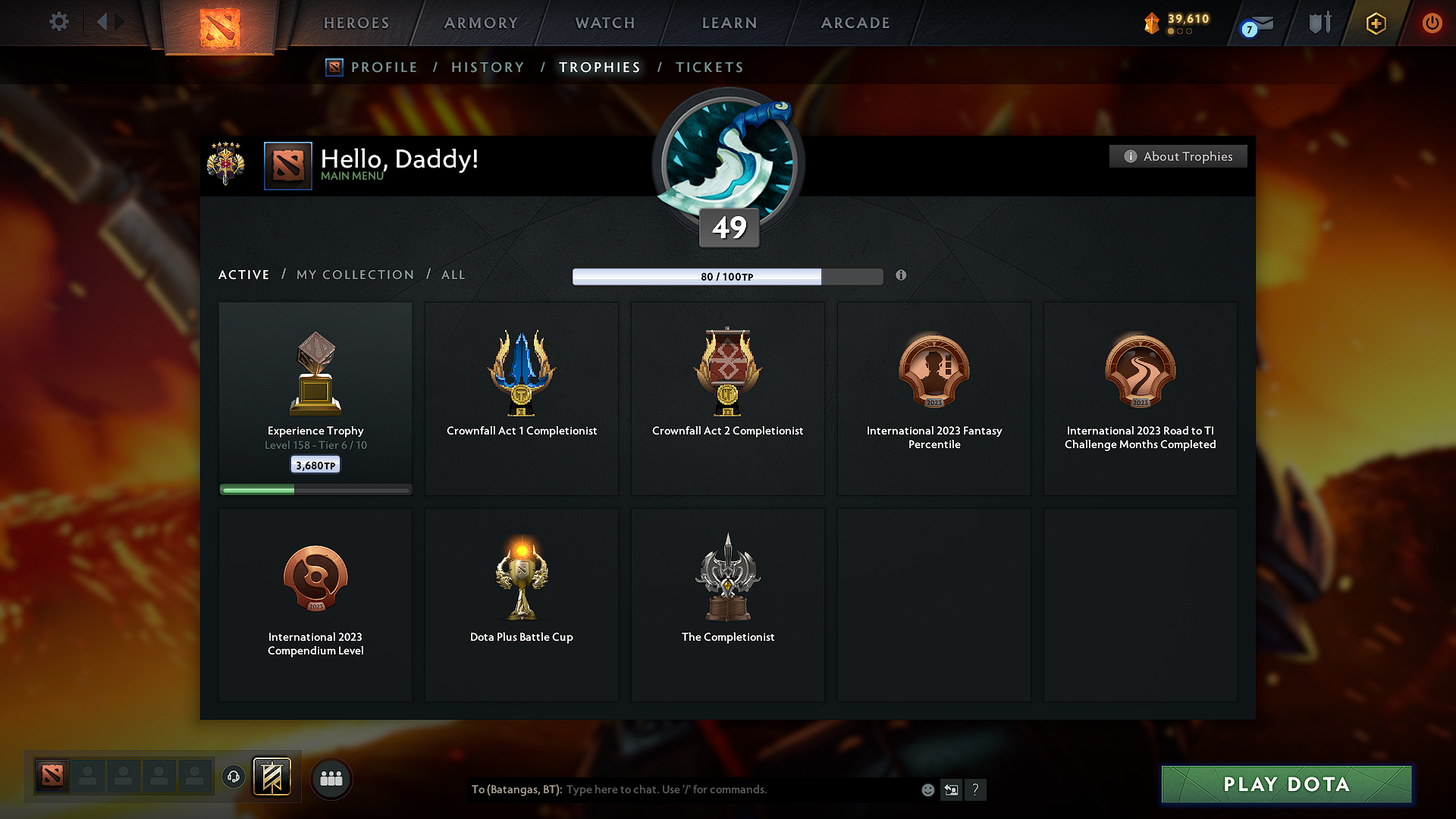Open the TICKETS tab
The image size is (1456, 819).
pos(709,67)
